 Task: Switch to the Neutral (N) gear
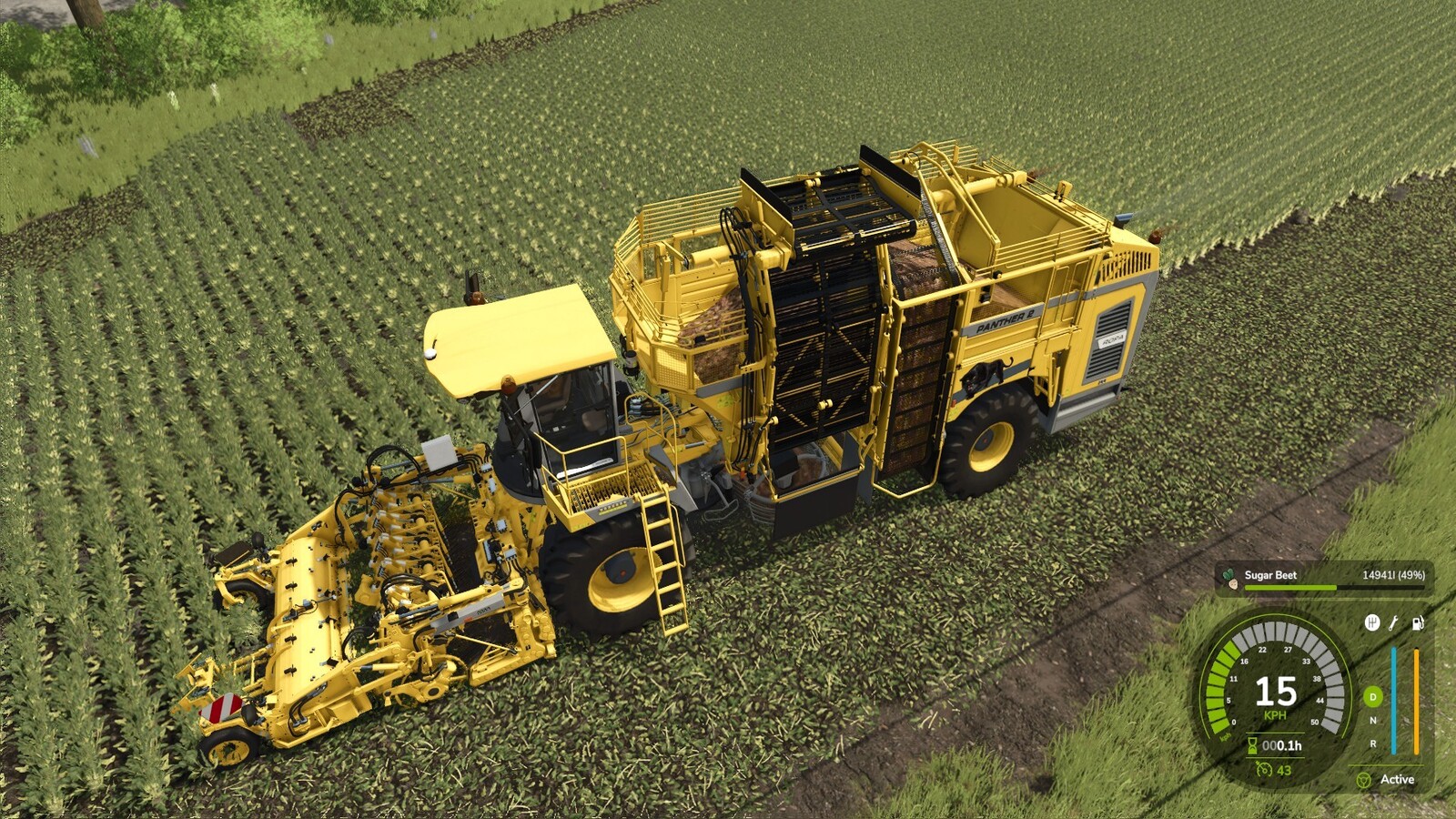1372,719
